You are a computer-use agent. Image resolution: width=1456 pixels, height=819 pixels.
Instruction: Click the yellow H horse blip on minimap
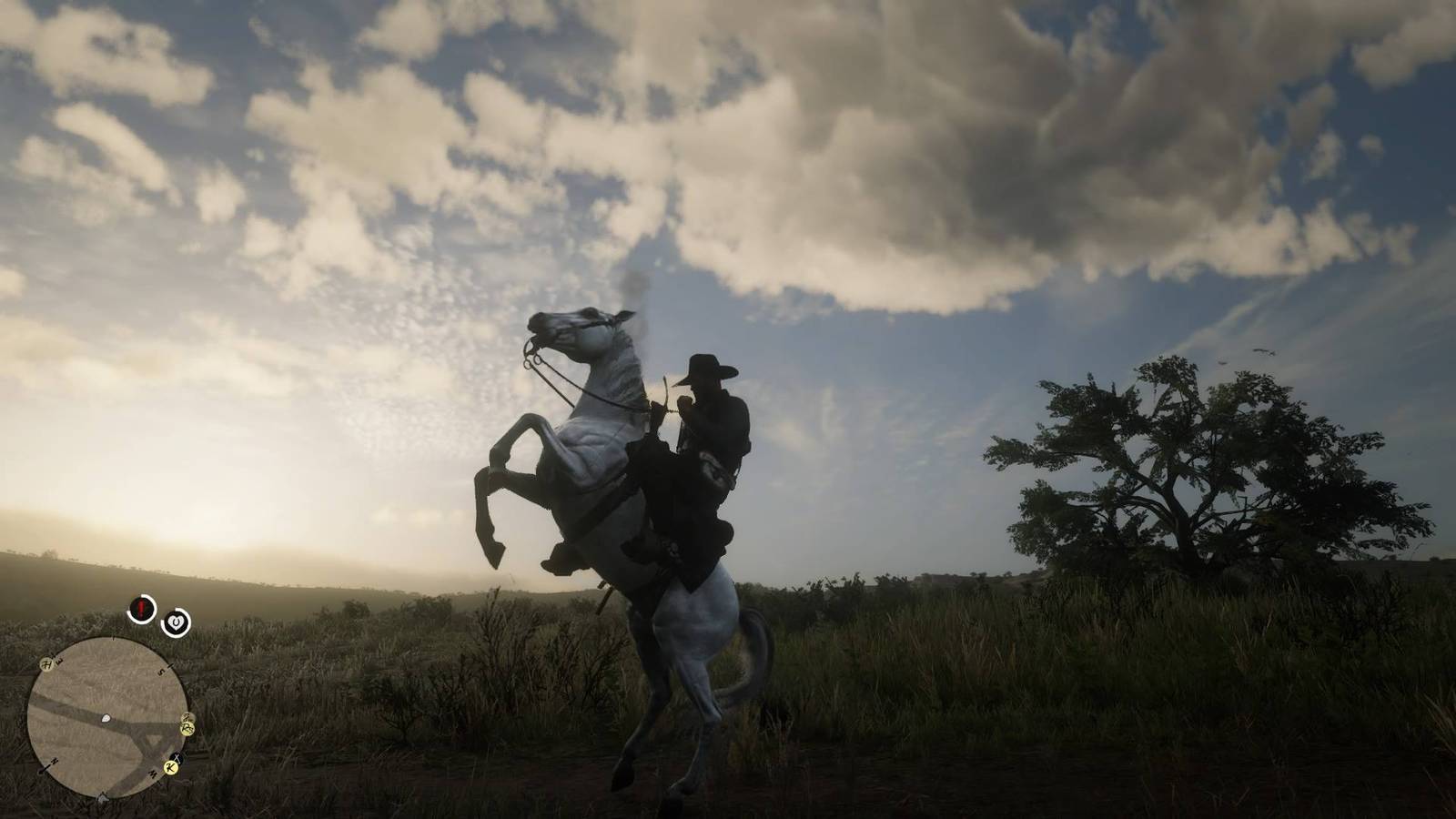point(46,664)
